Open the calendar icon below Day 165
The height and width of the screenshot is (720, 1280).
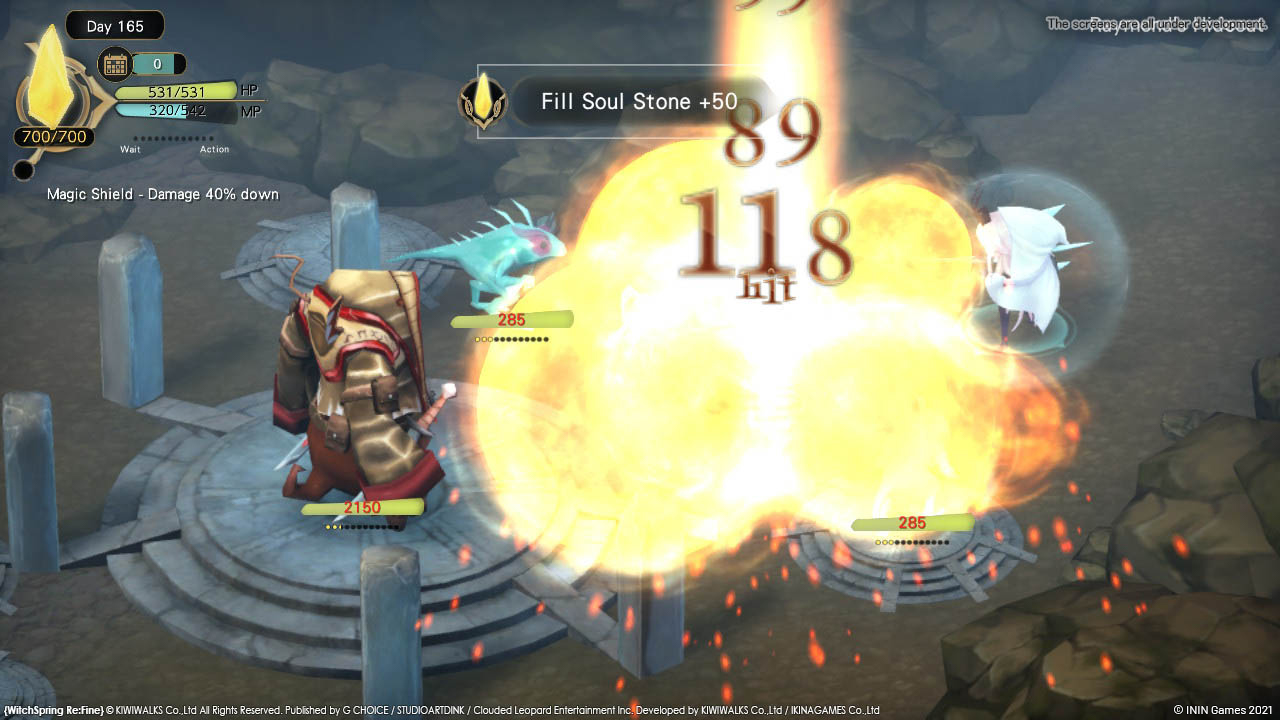[x=115, y=65]
